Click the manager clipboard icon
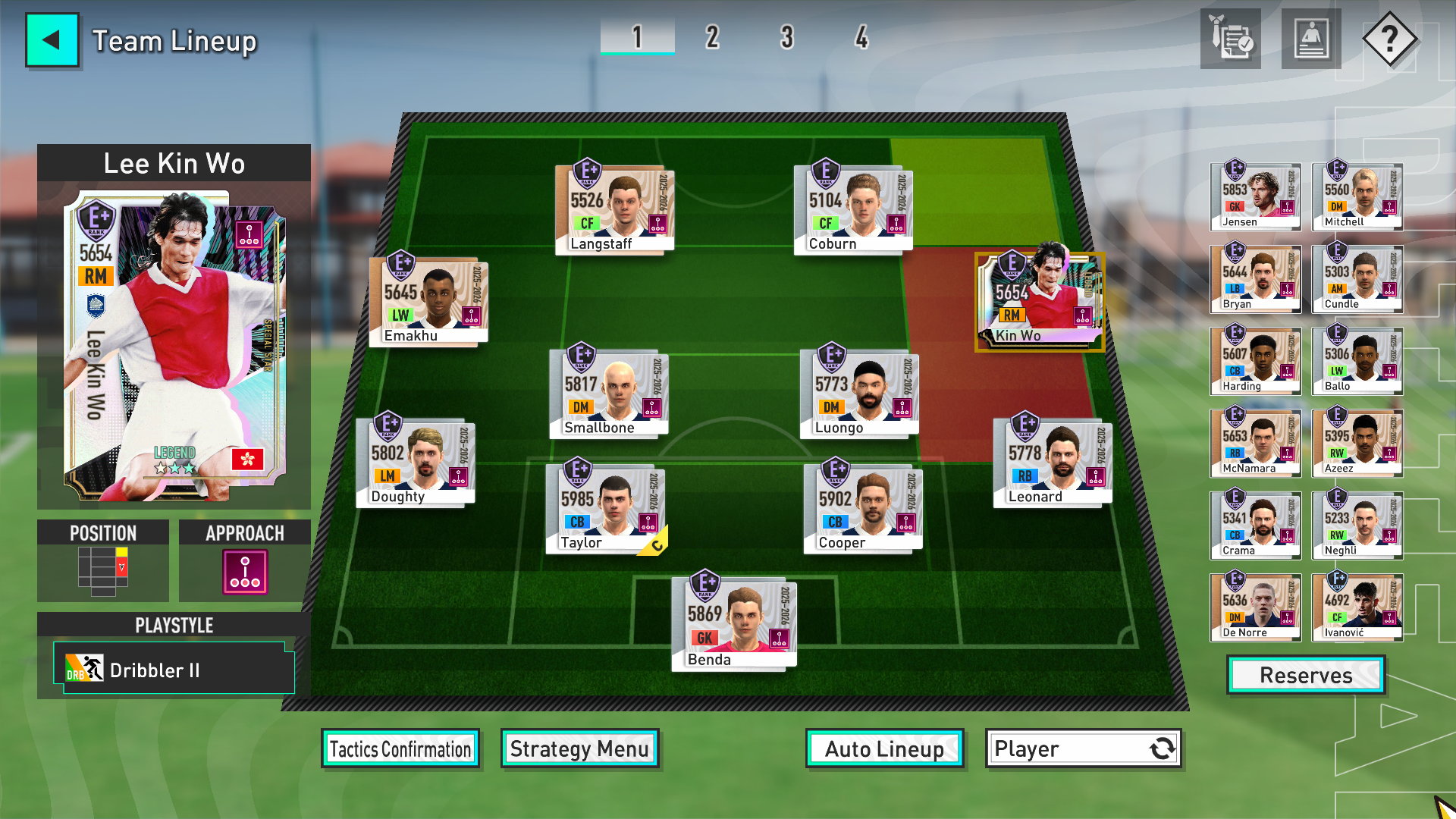 point(1230,39)
